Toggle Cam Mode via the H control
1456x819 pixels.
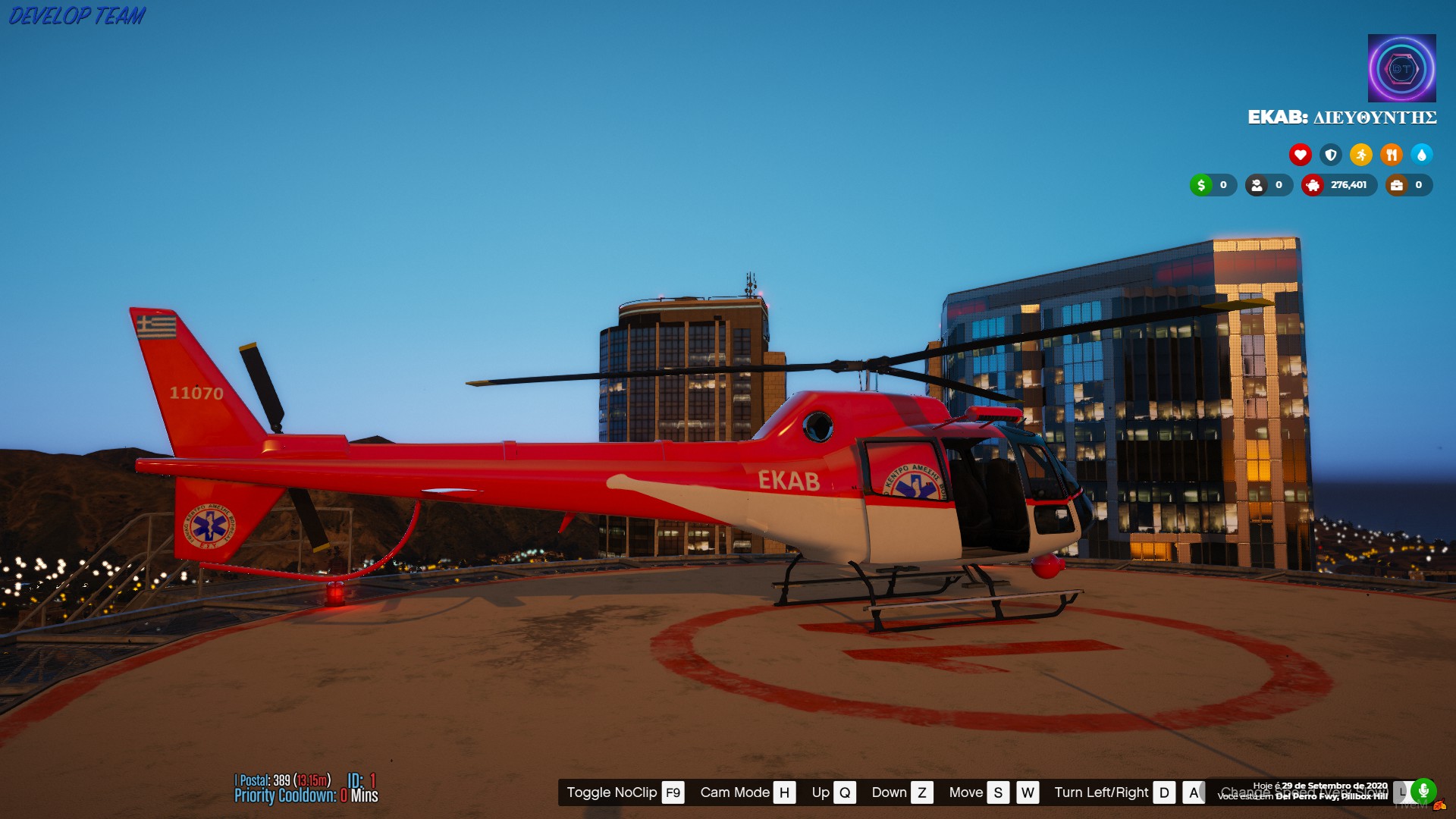pyautogui.click(x=784, y=792)
